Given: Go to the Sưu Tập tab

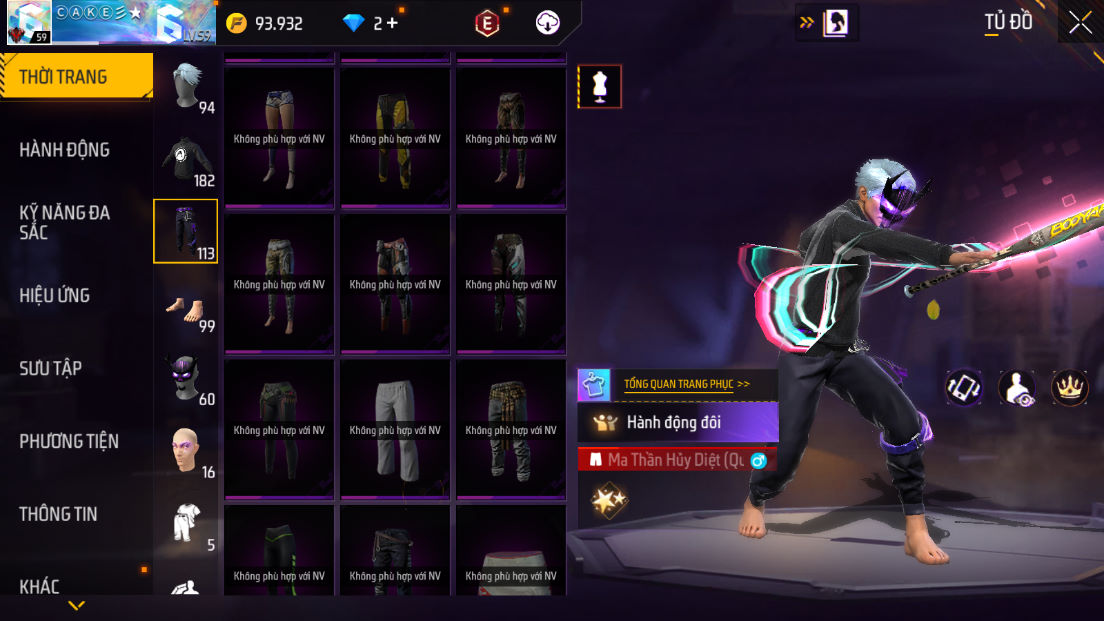Looking at the screenshot, I should click(x=51, y=368).
